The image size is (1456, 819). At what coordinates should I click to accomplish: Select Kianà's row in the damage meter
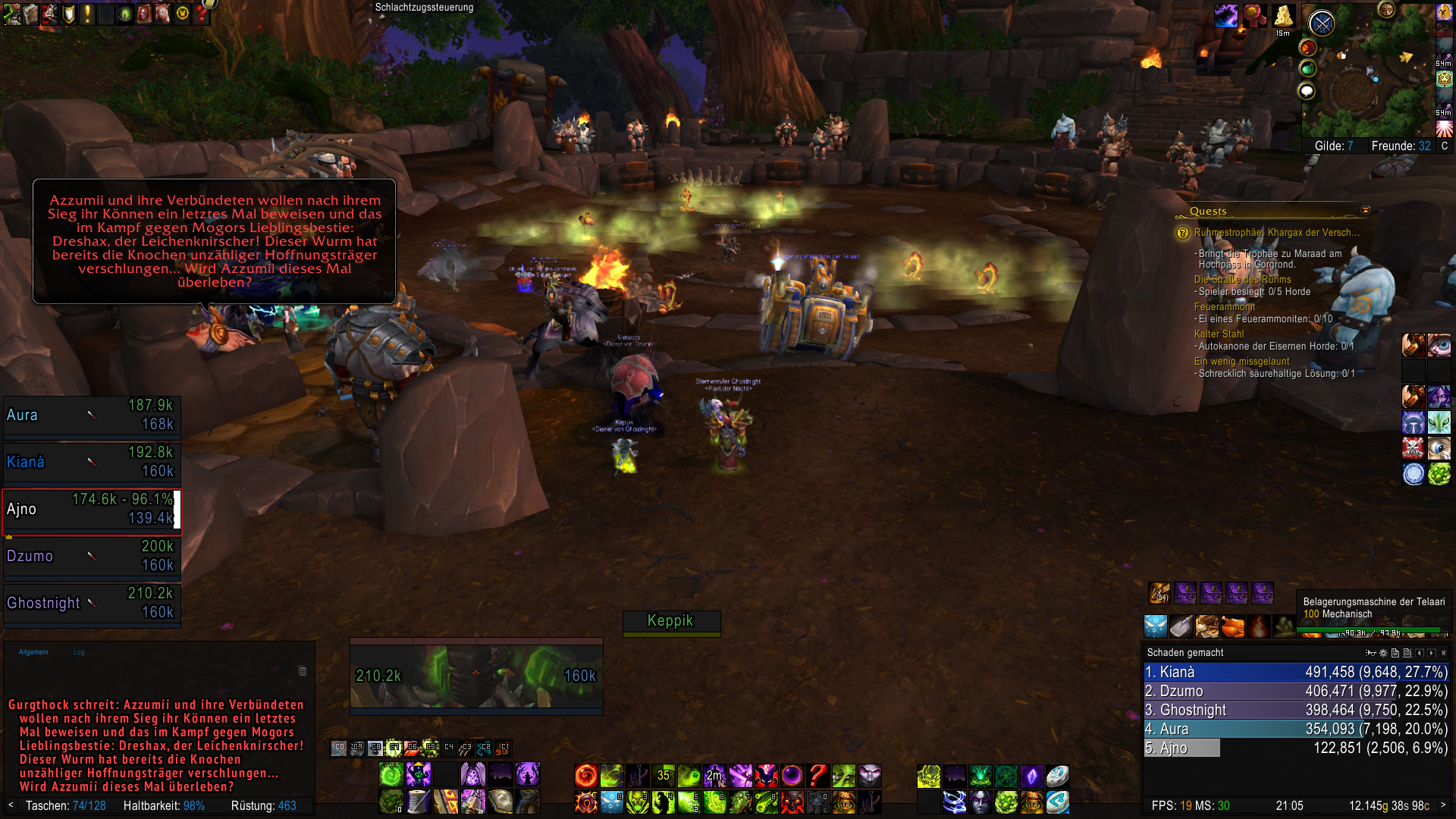point(1295,672)
